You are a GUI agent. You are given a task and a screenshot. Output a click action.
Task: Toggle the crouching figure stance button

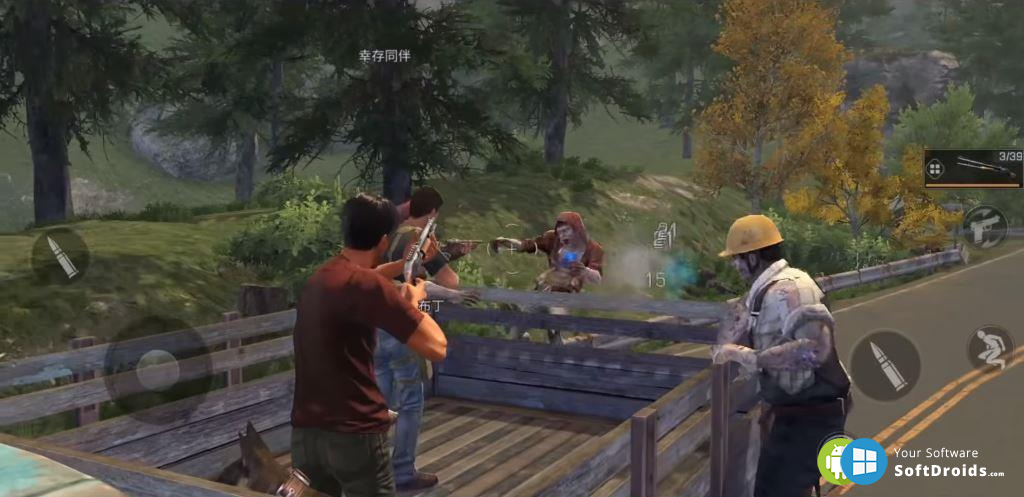click(x=990, y=348)
